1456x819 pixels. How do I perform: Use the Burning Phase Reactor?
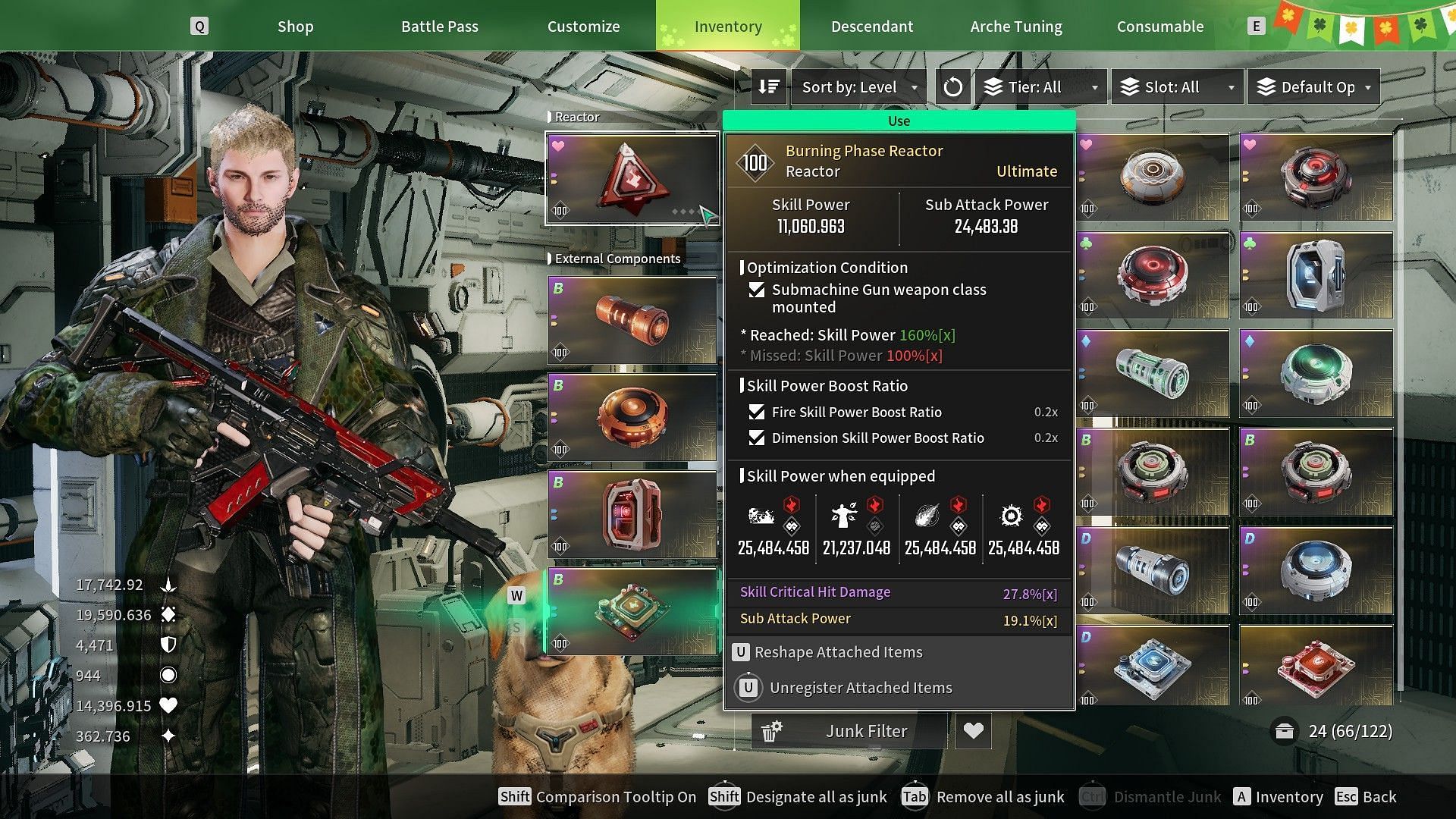click(899, 121)
